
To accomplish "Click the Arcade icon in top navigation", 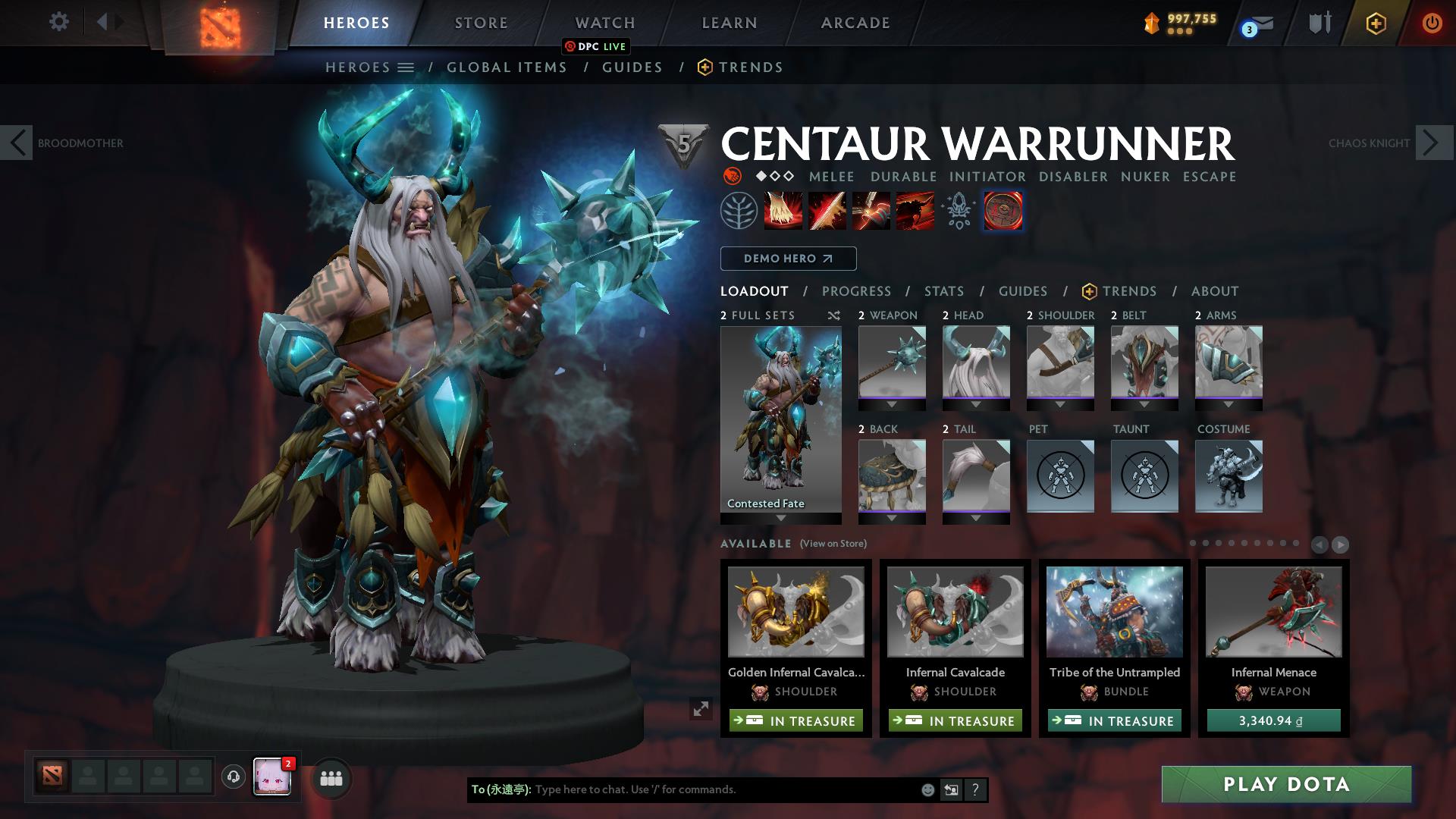I will coord(854,23).
